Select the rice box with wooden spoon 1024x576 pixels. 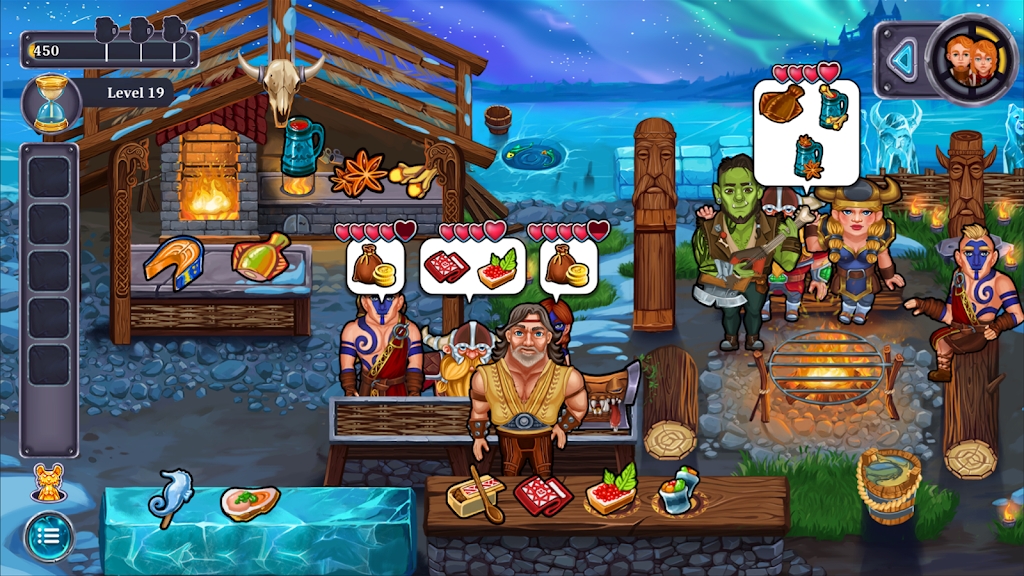(475, 494)
